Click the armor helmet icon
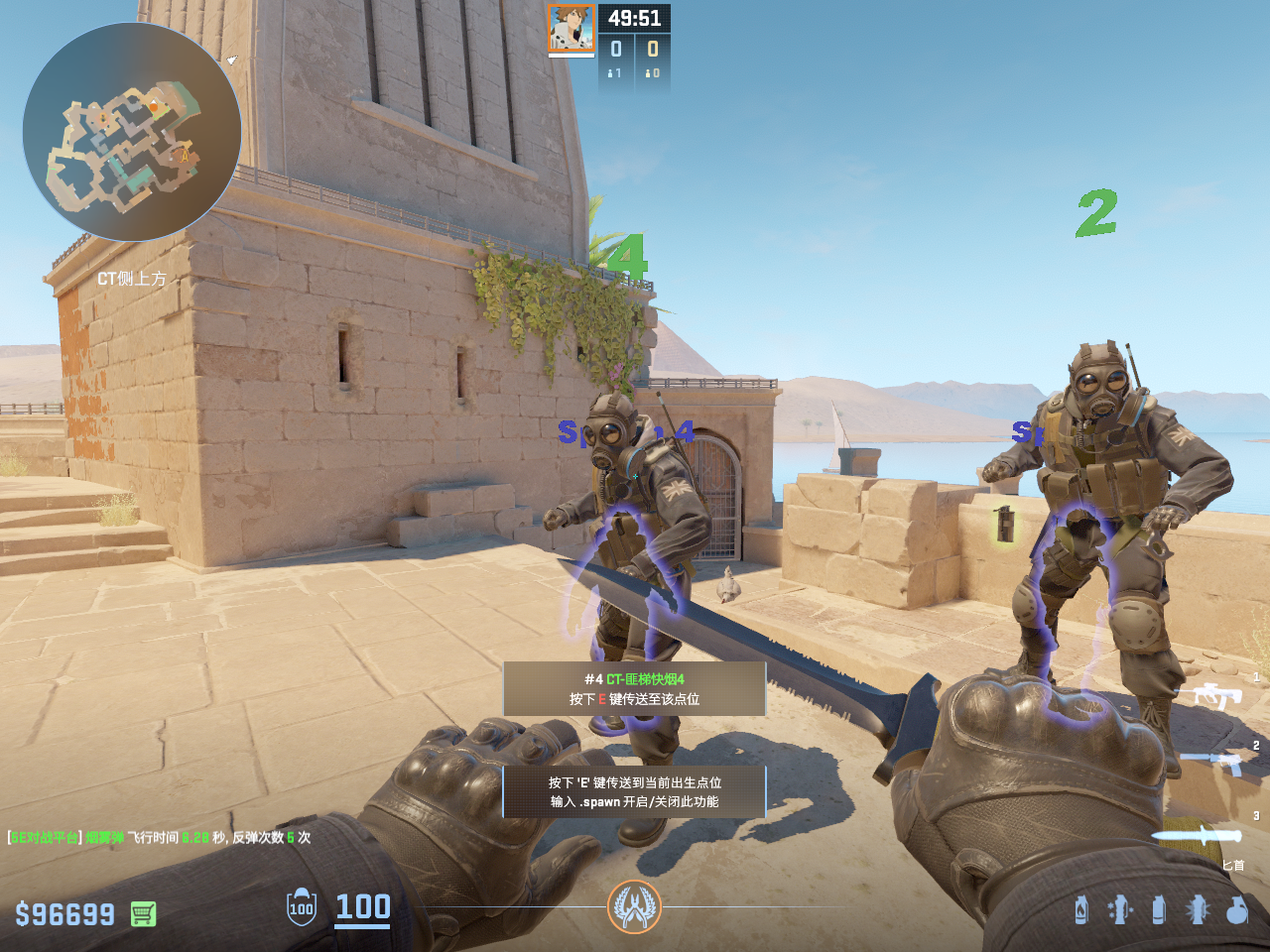 click(302, 907)
